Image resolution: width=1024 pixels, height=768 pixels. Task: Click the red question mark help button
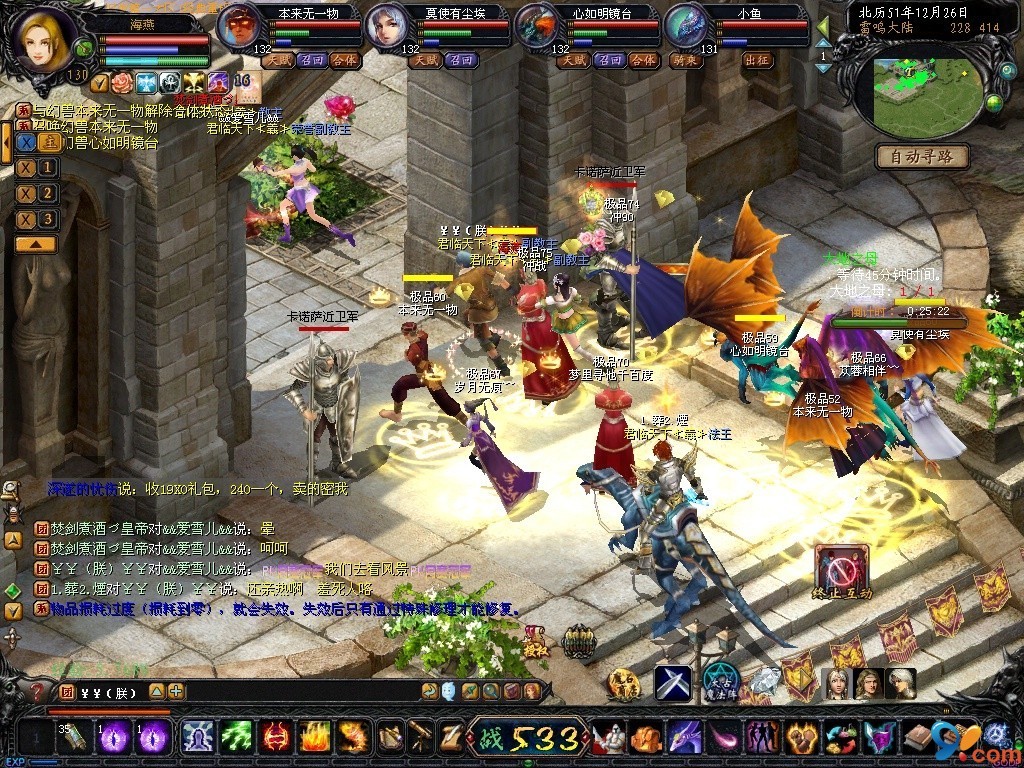tap(37, 691)
